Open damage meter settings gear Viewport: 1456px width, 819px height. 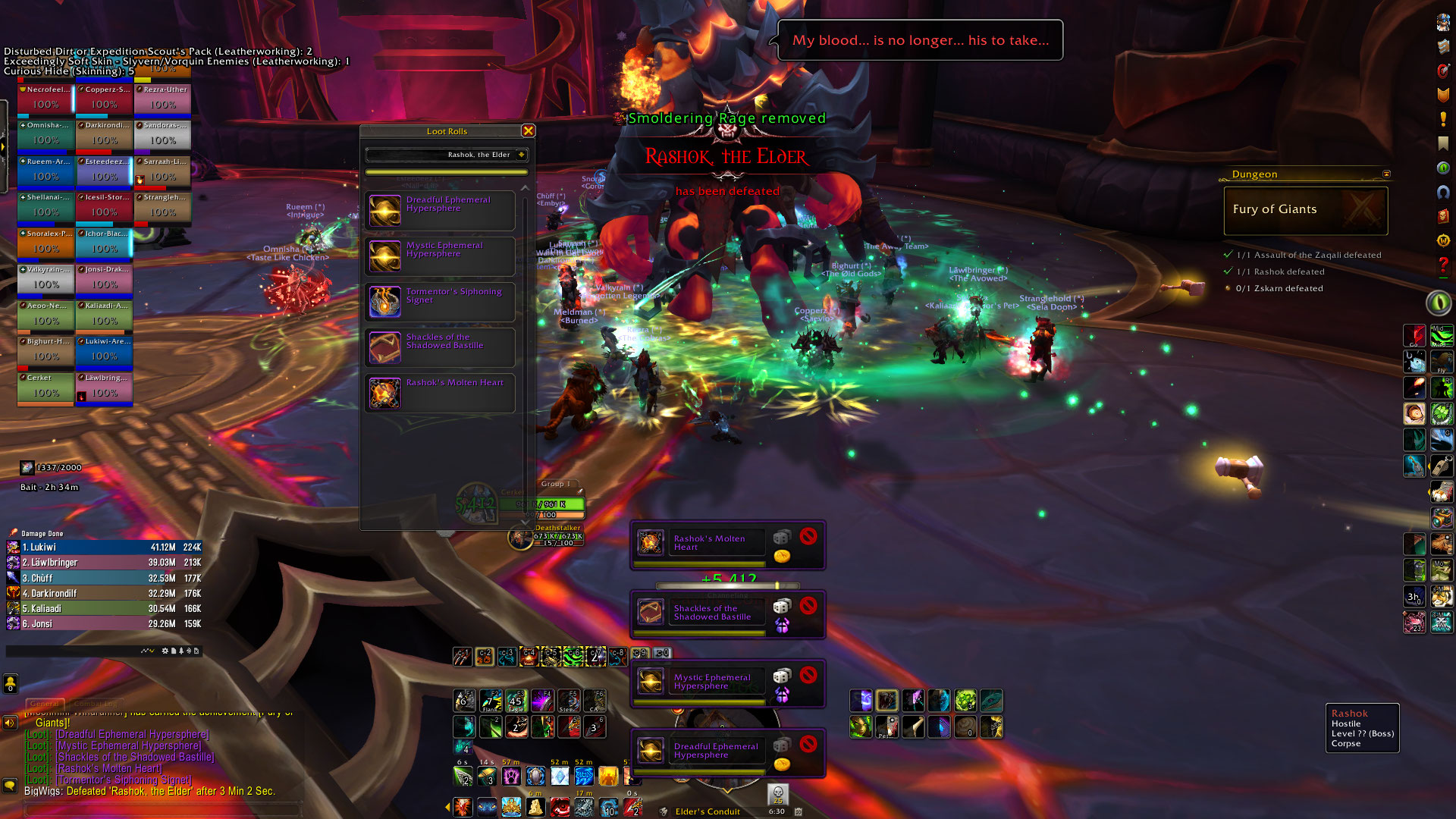[x=165, y=651]
